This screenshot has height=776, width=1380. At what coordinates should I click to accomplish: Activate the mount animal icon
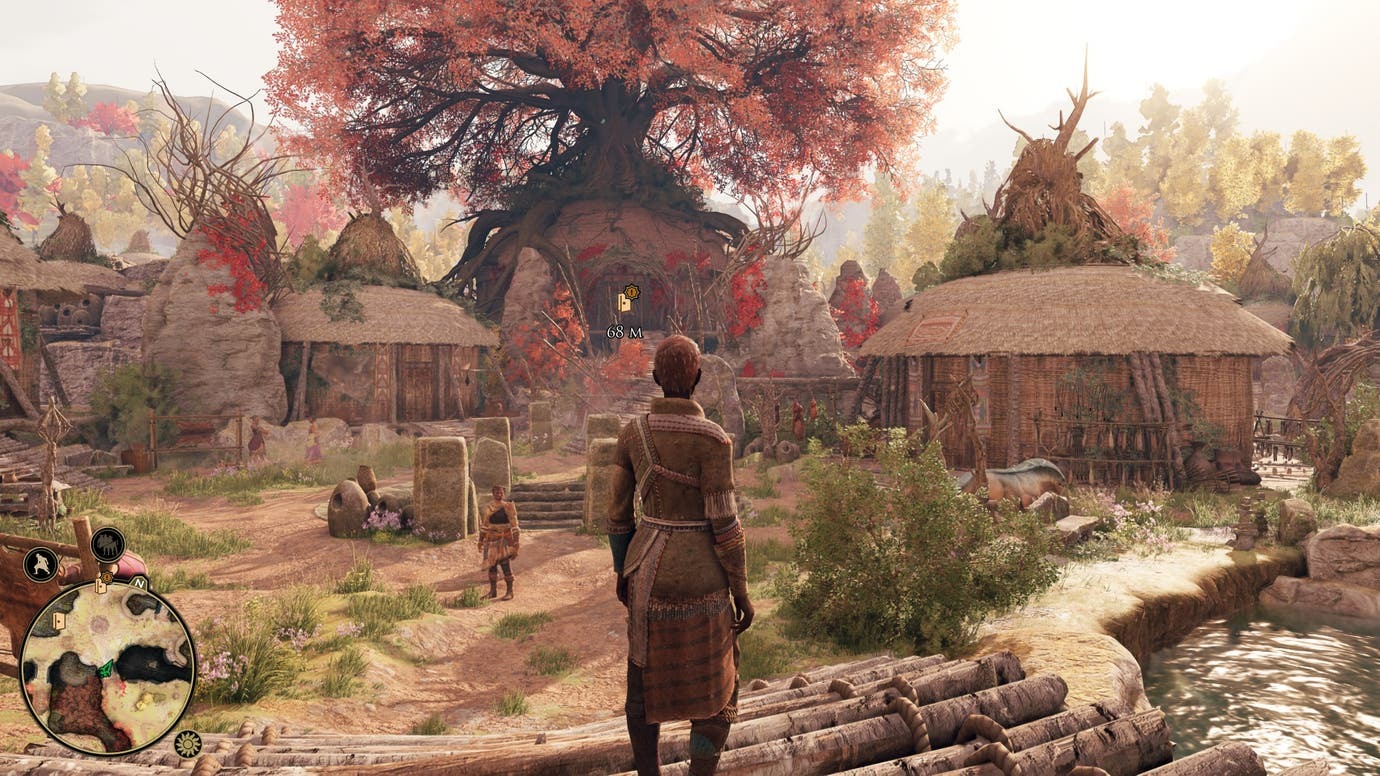click(x=107, y=544)
